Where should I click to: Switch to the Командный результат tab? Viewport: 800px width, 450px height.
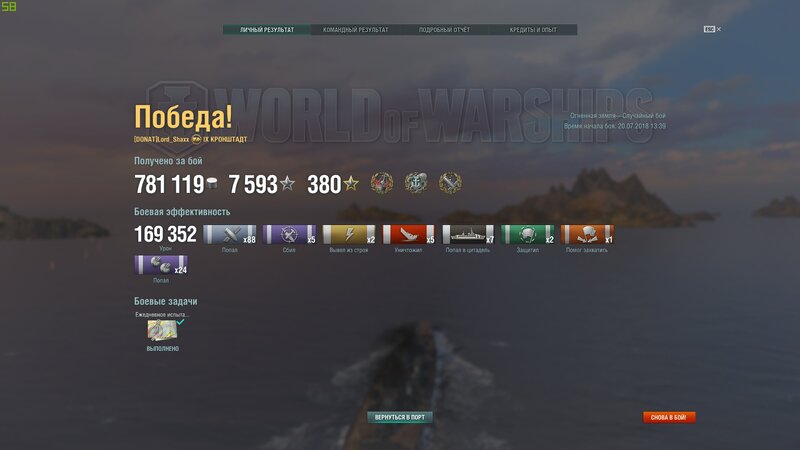click(355, 30)
